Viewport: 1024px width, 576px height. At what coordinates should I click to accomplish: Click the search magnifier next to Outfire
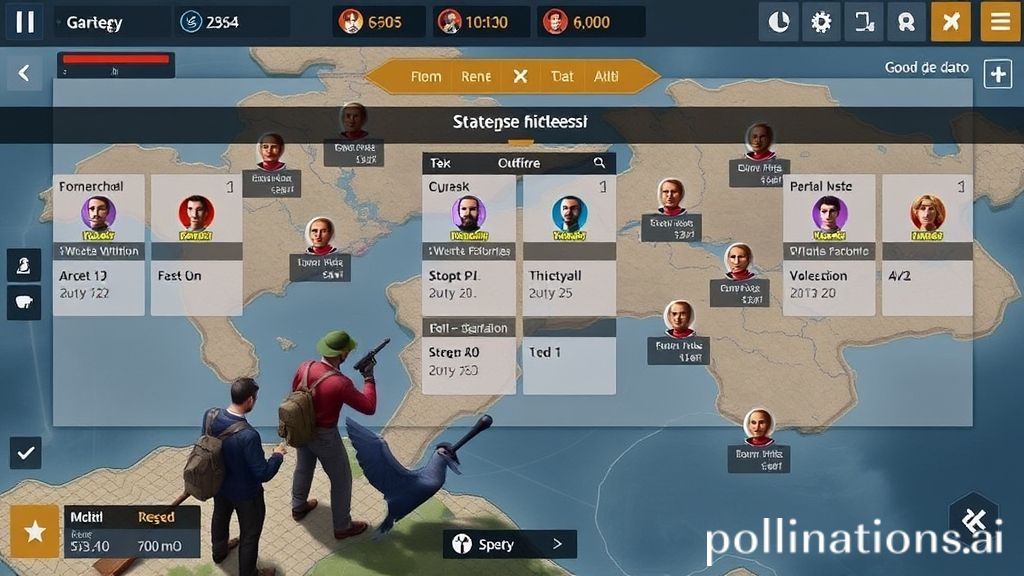tap(599, 162)
